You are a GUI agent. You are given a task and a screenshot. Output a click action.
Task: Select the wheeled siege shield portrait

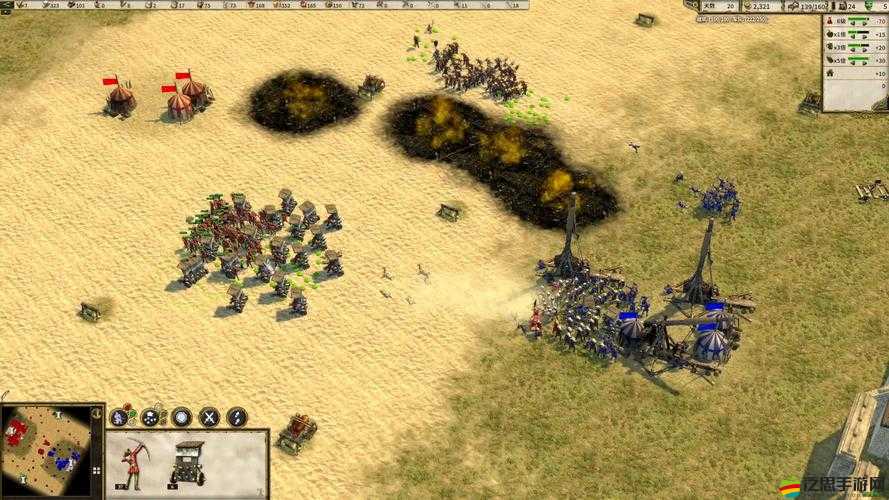pyautogui.click(x=187, y=463)
